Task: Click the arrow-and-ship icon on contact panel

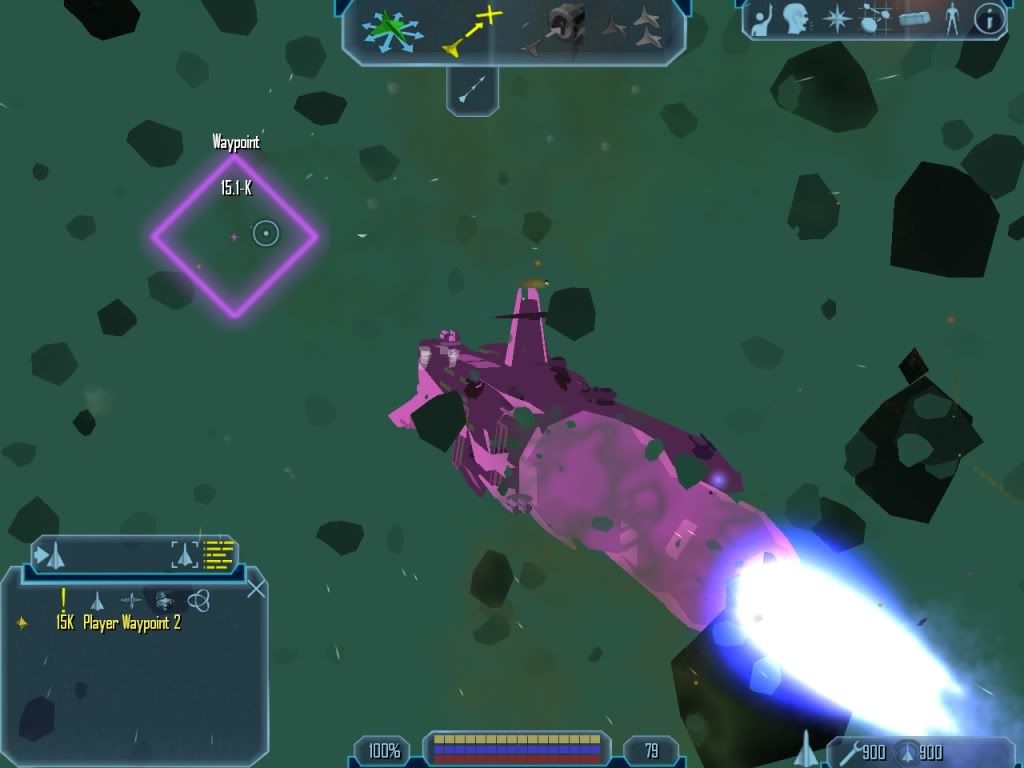Action: [51, 554]
